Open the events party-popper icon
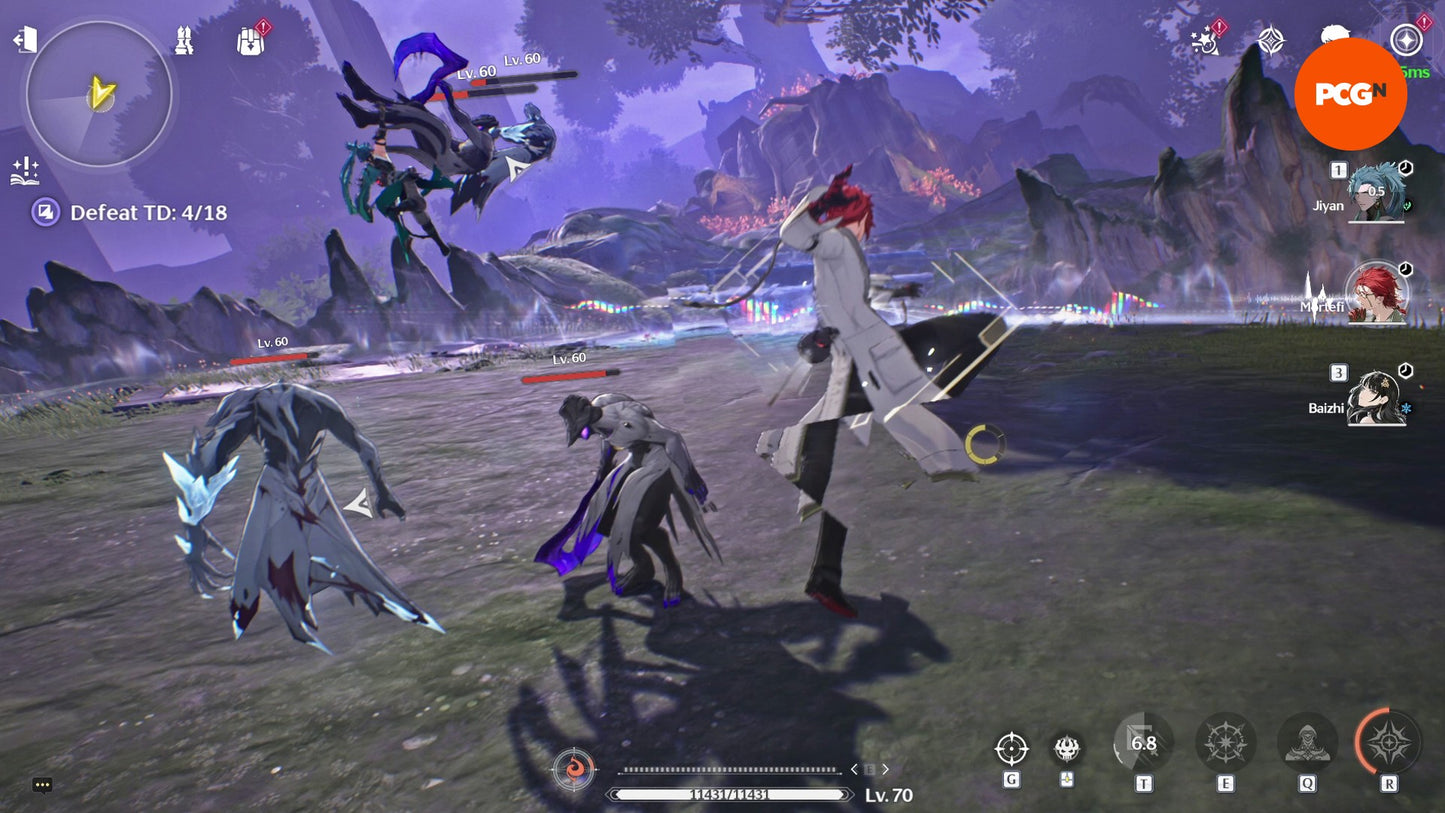The height and width of the screenshot is (813, 1445). point(1205,40)
